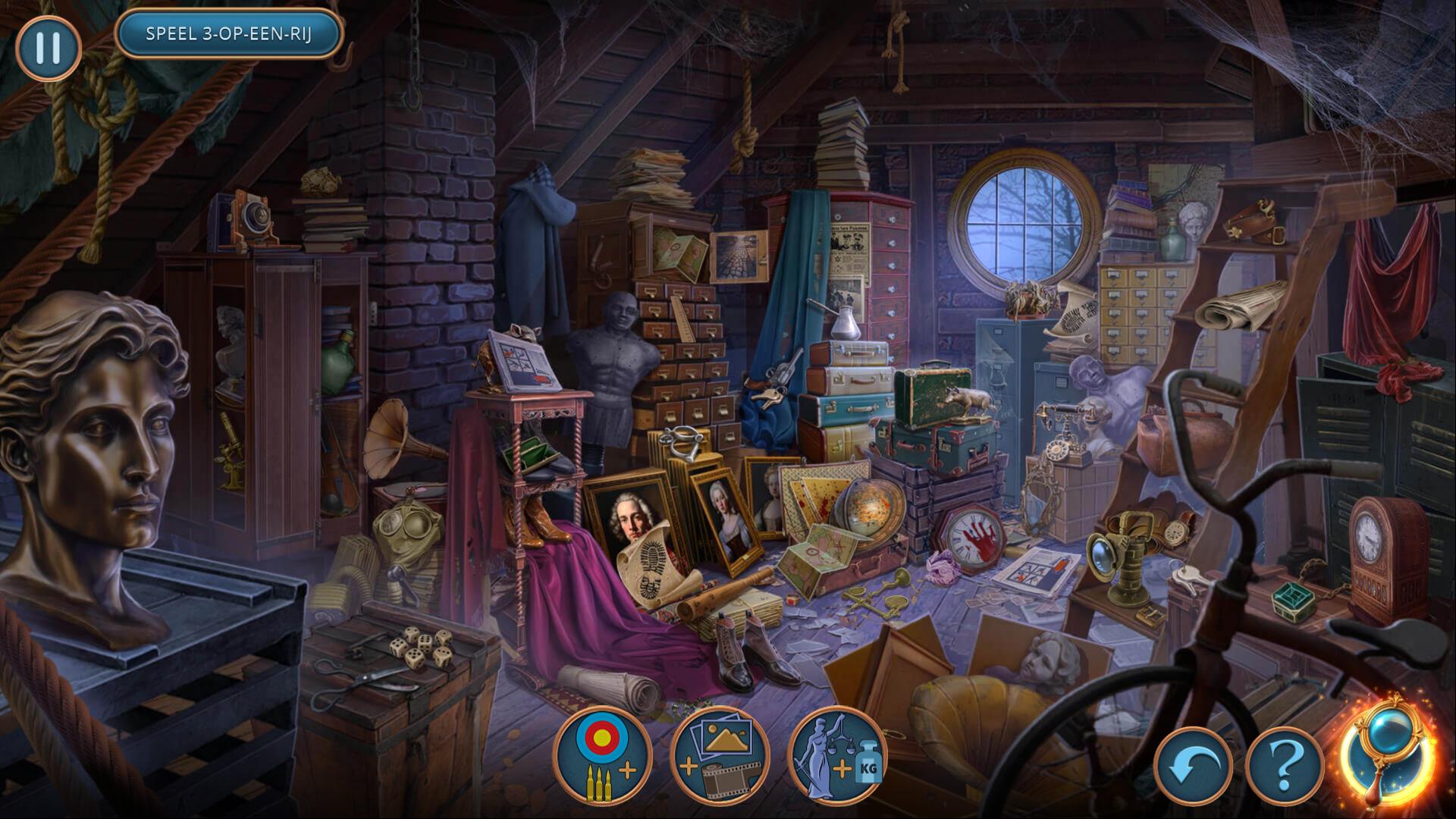Select the target and bullets combination icon

[x=603, y=755]
